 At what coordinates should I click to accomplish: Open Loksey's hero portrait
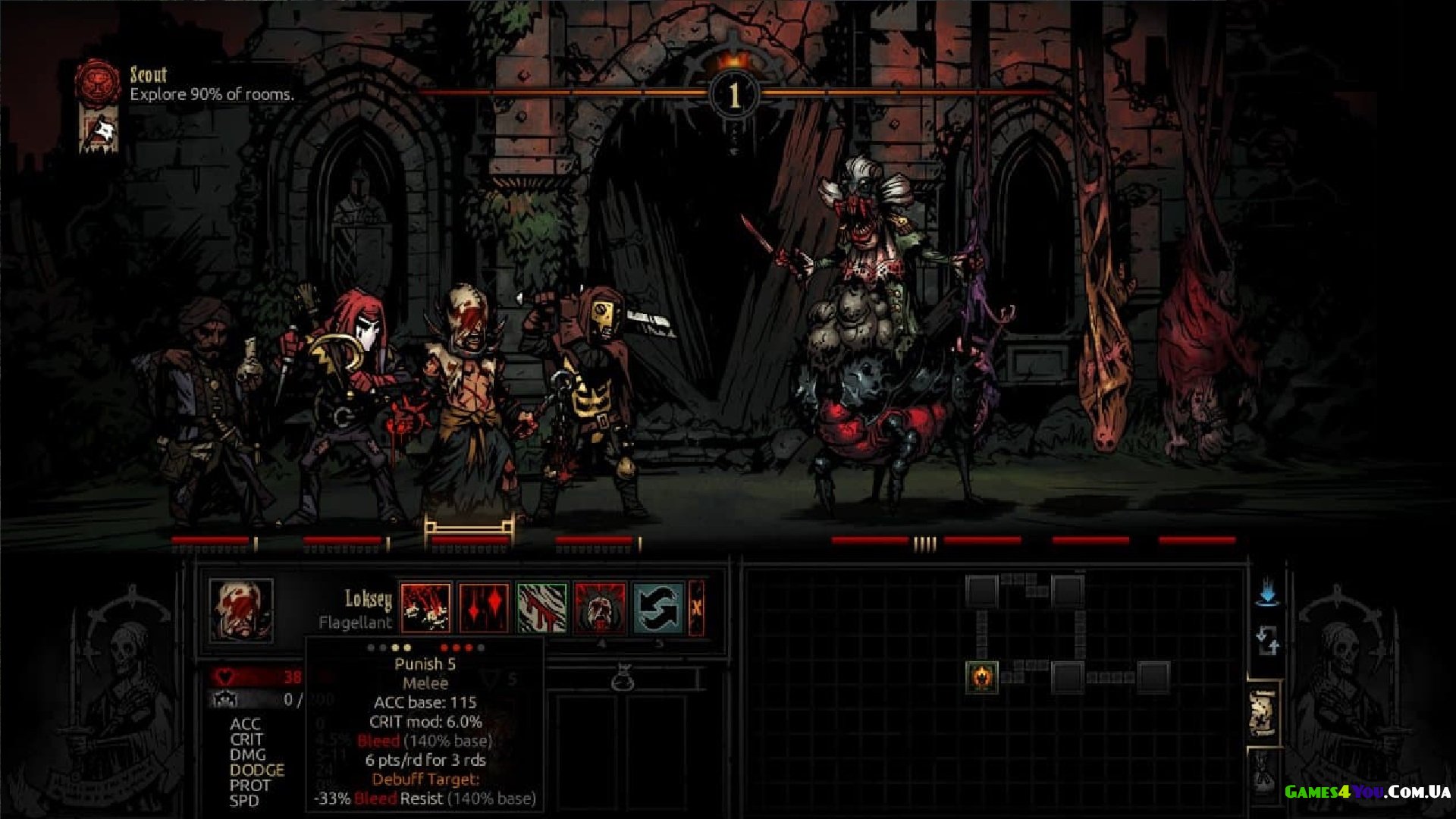pos(241,610)
